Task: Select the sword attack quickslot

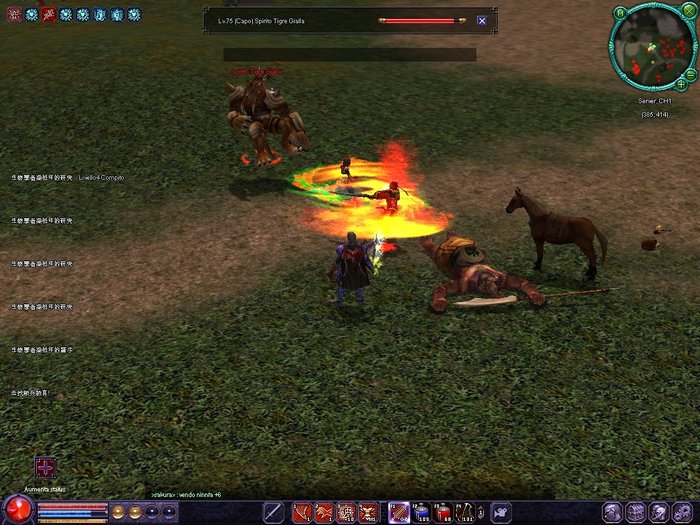Action: point(273,512)
